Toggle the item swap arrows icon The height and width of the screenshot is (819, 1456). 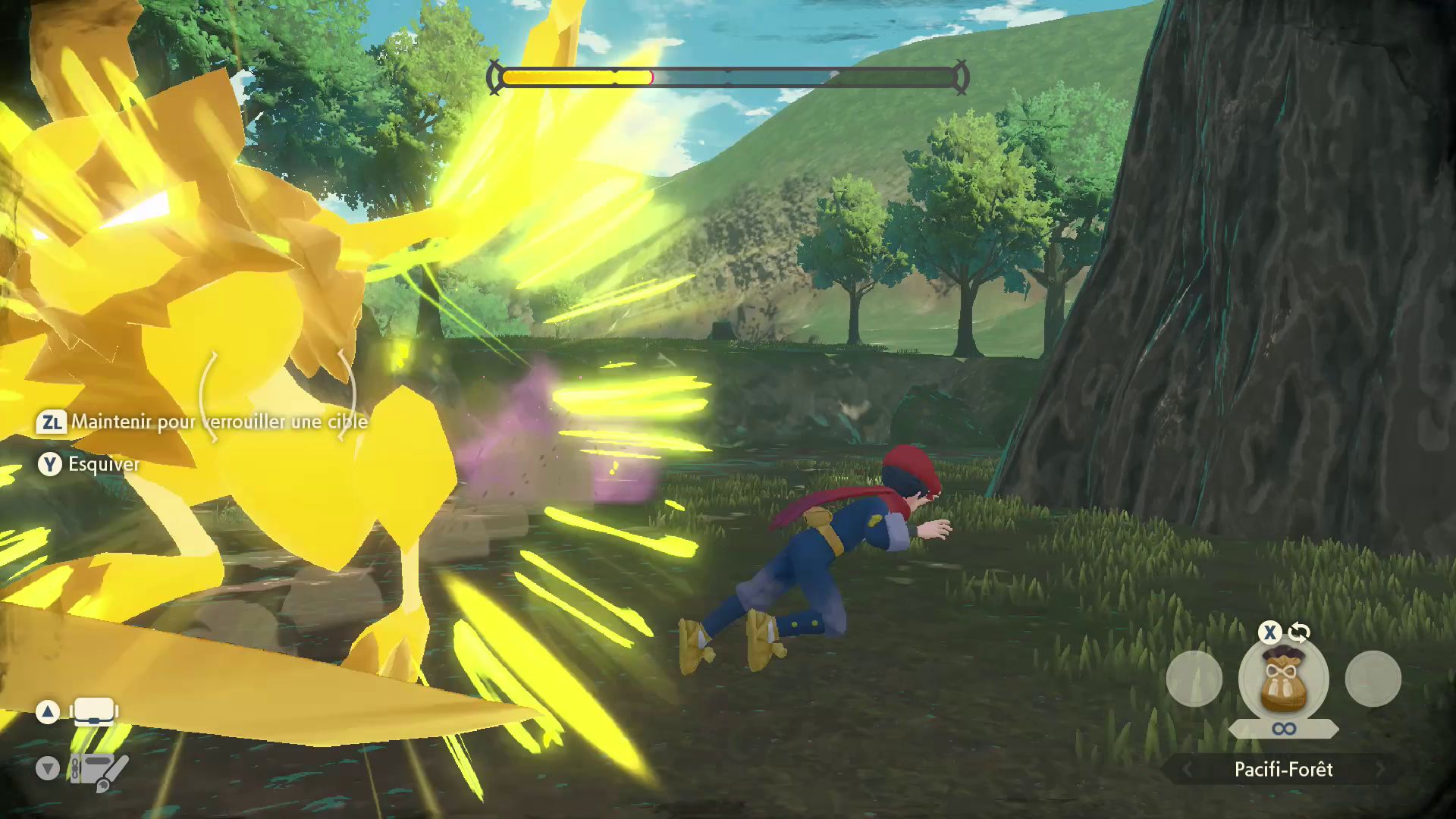point(1299,632)
